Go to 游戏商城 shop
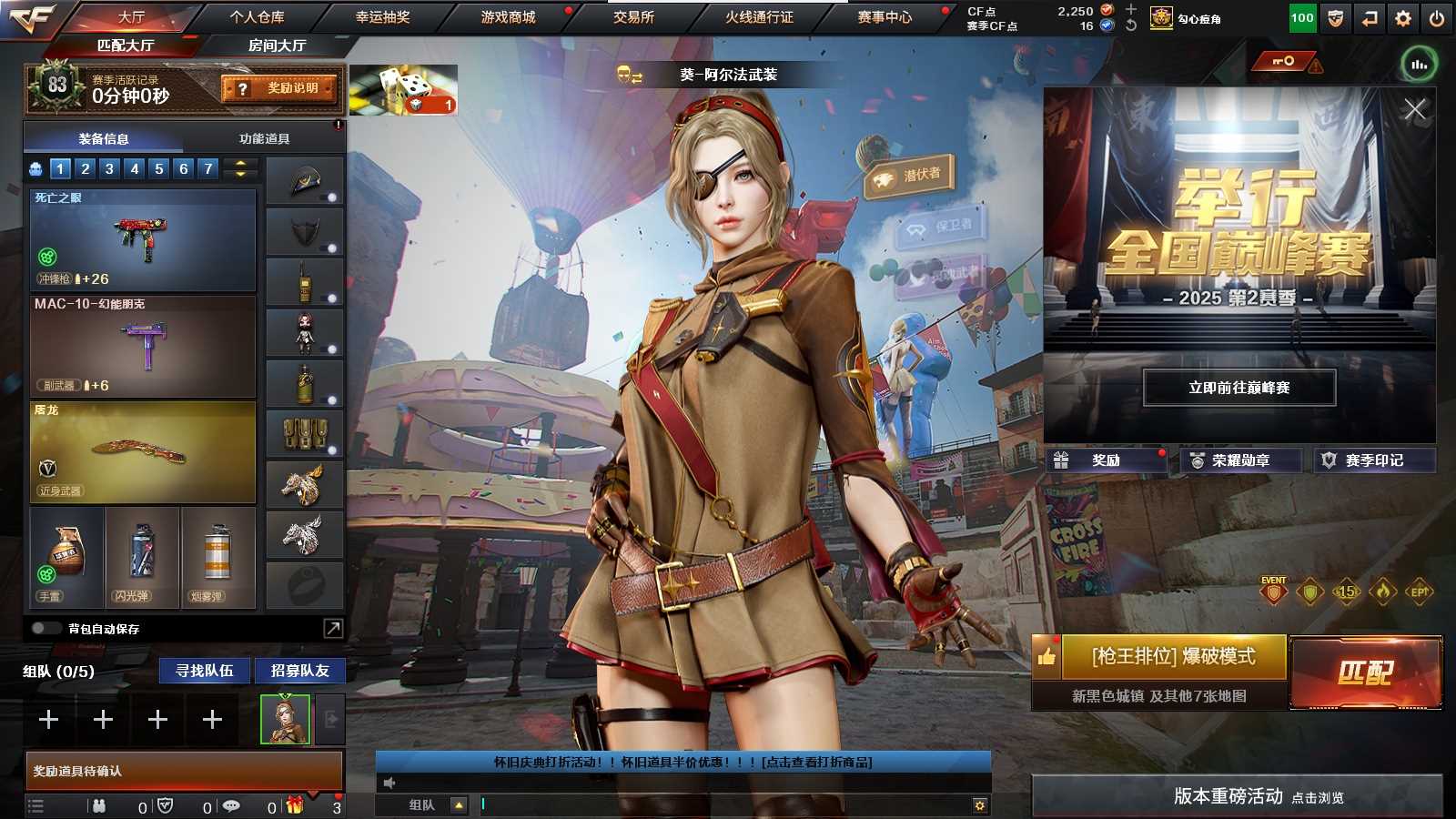 (x=508, y=16)
